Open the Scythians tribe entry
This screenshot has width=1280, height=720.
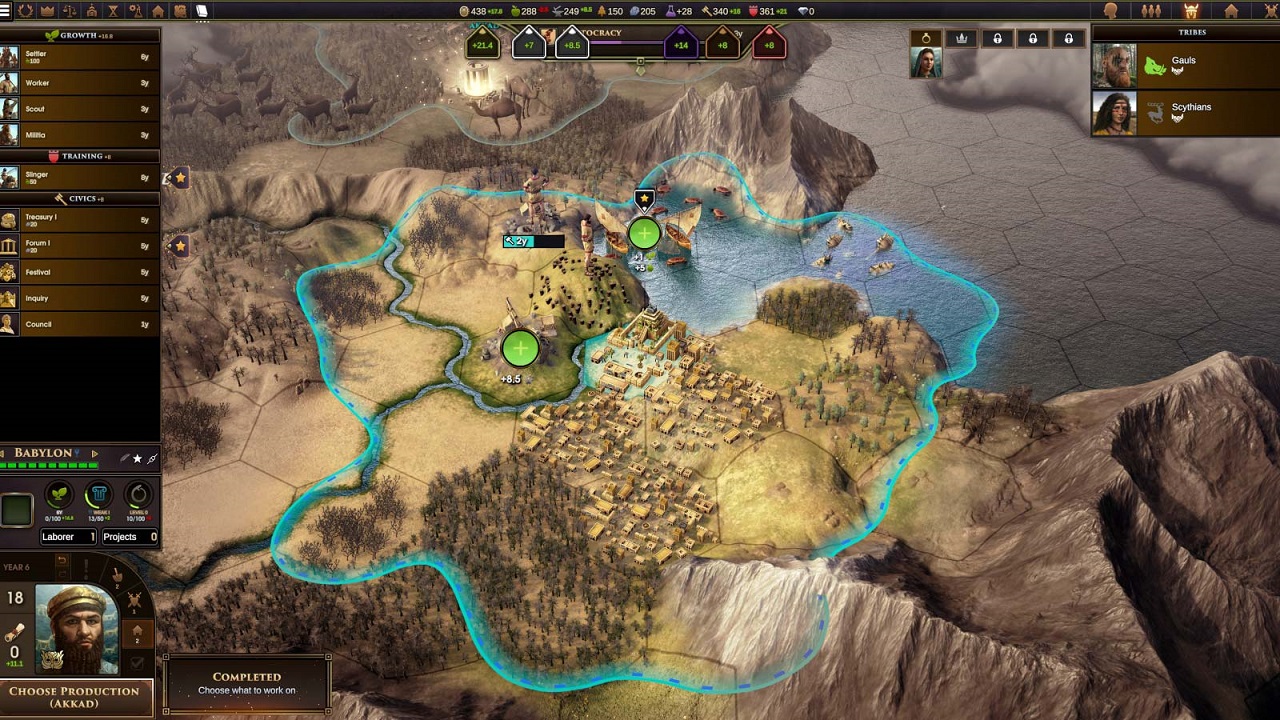pyautogui.click(x=1184, y=113)
